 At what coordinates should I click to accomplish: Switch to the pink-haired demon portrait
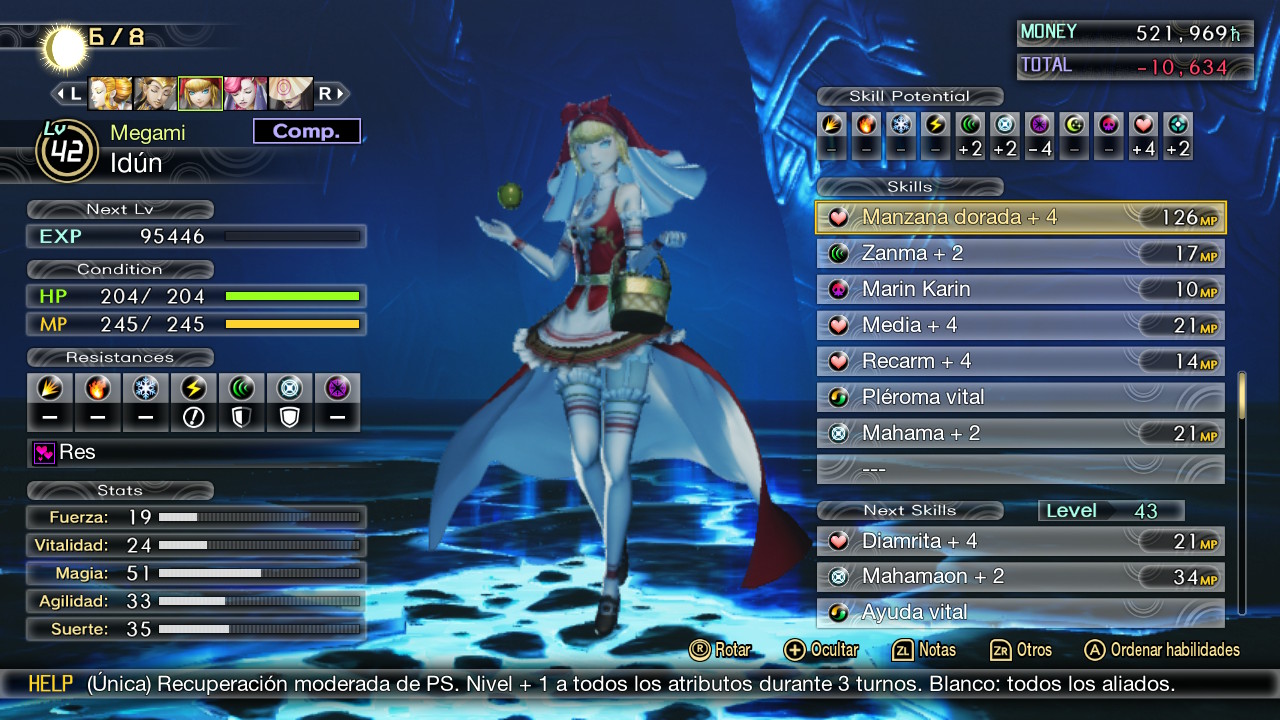click(x=245, y=94)
